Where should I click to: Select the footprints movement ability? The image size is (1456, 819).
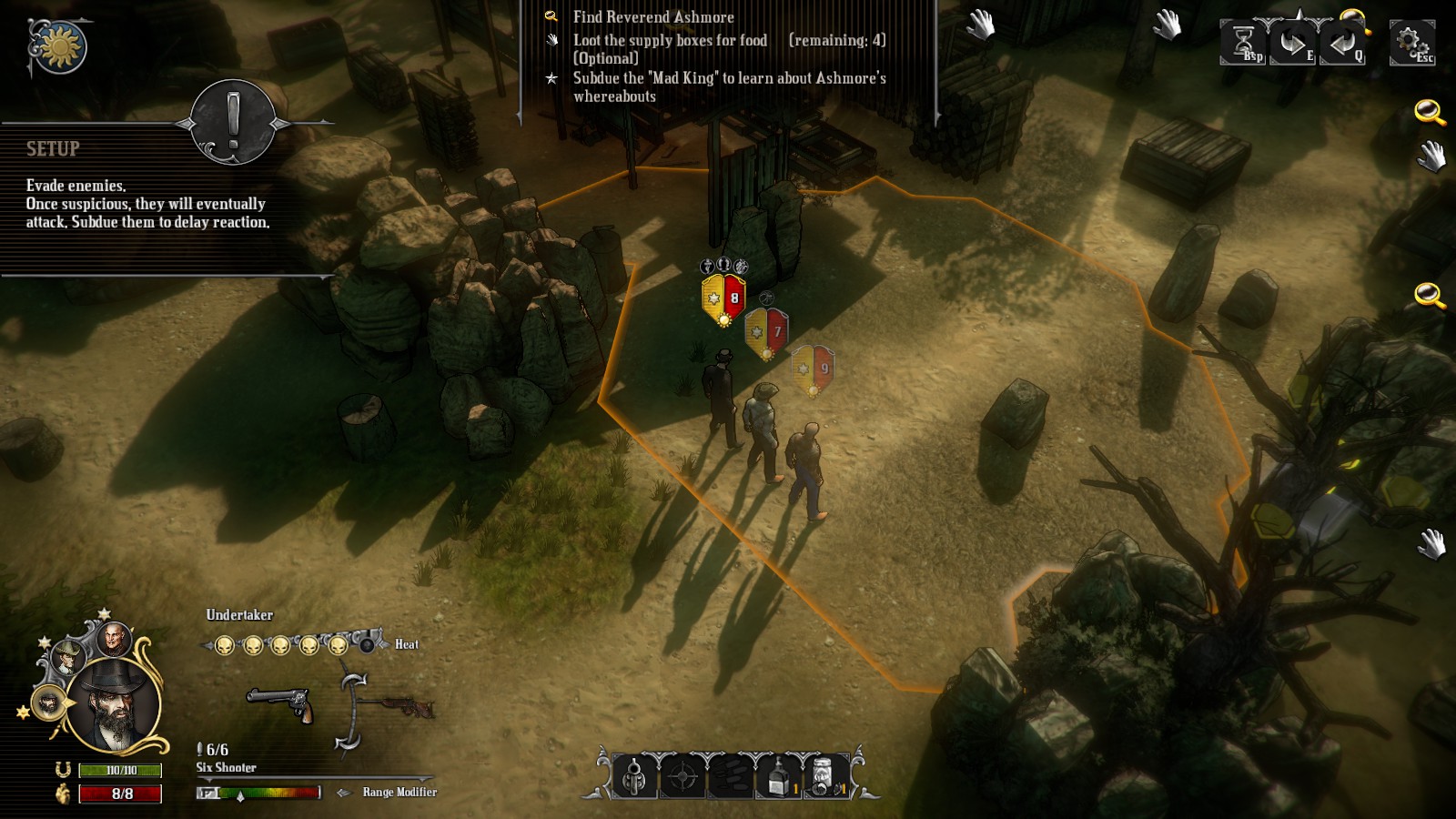(731, 777)
